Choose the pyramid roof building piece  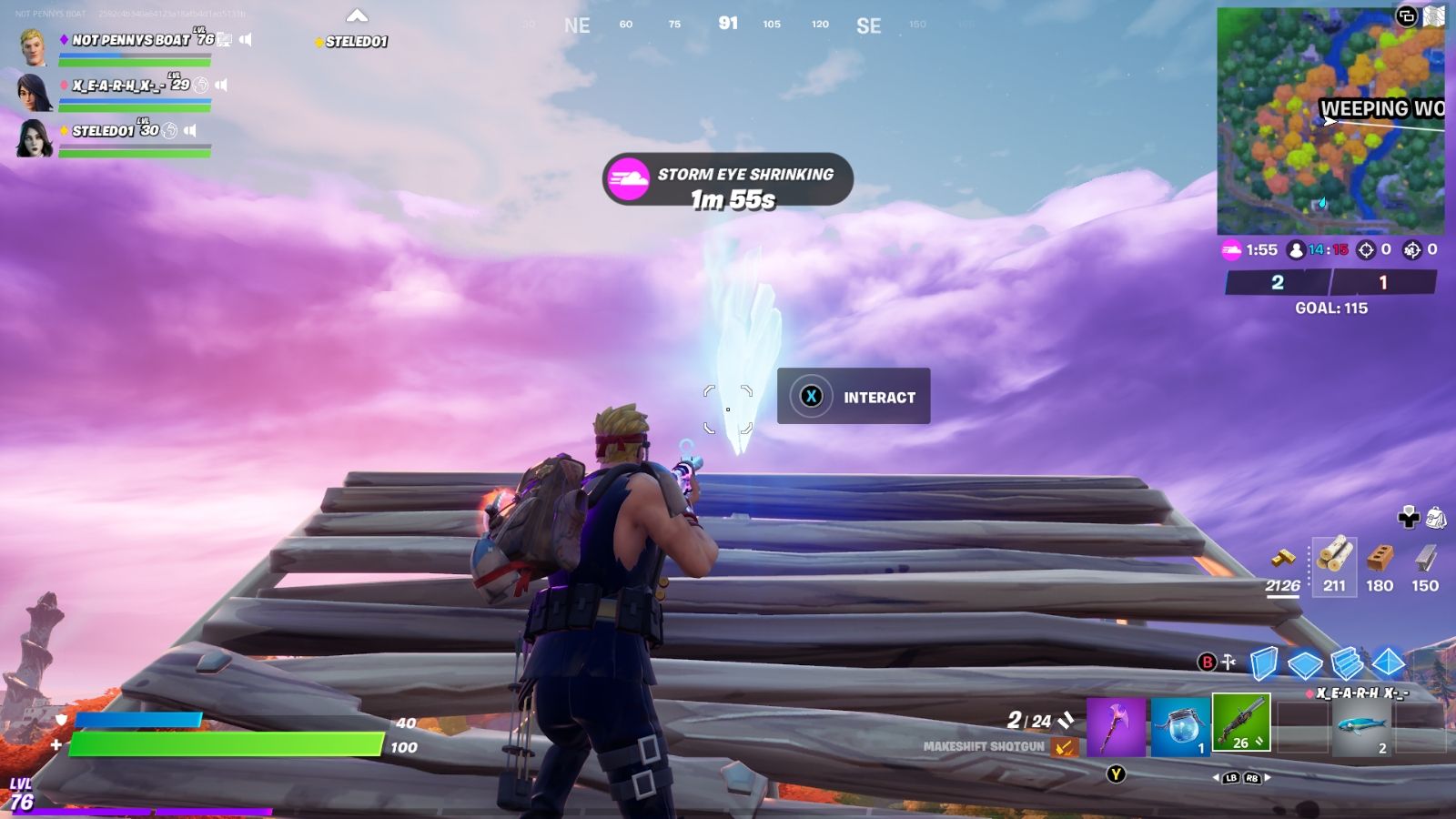tap(1389, 662)
